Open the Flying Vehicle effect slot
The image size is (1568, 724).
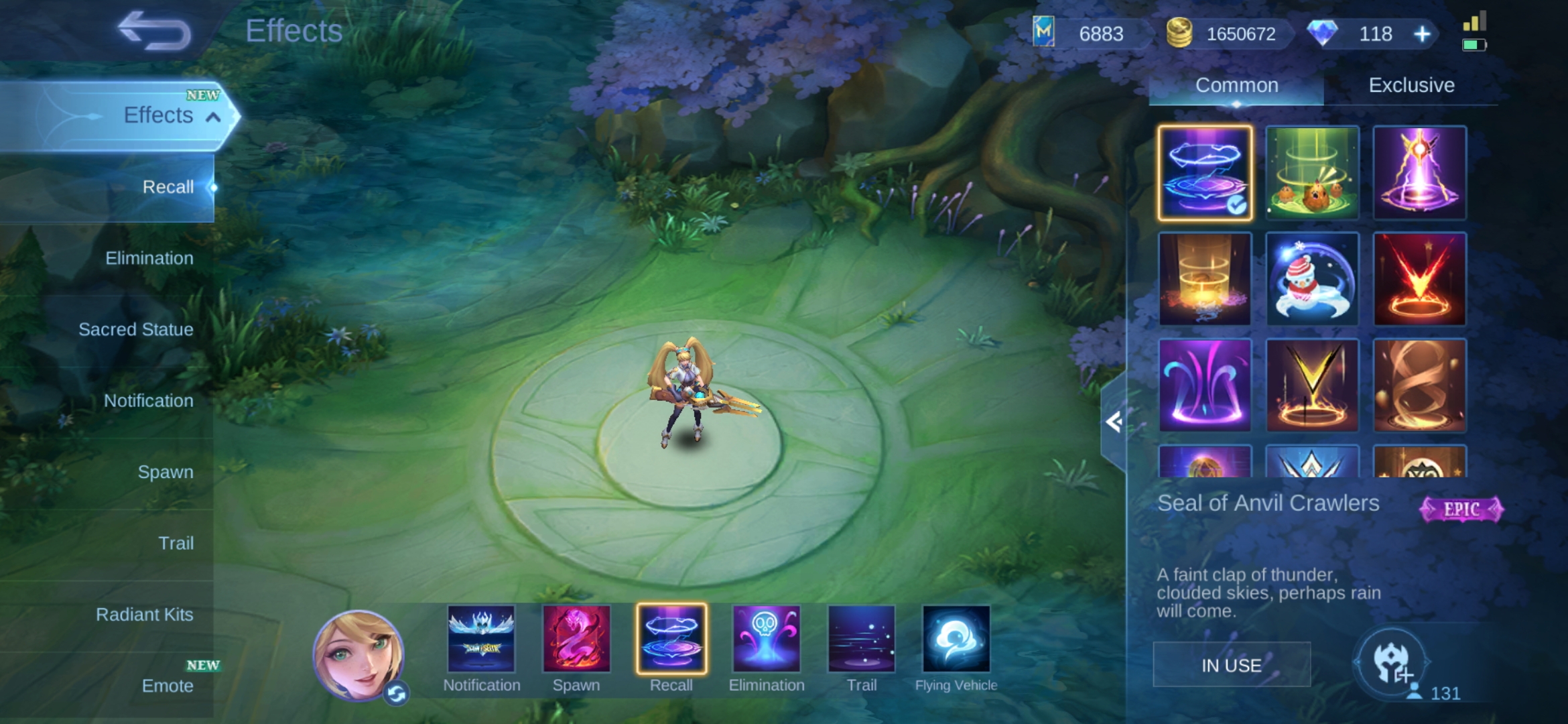(x=956, y=639)
